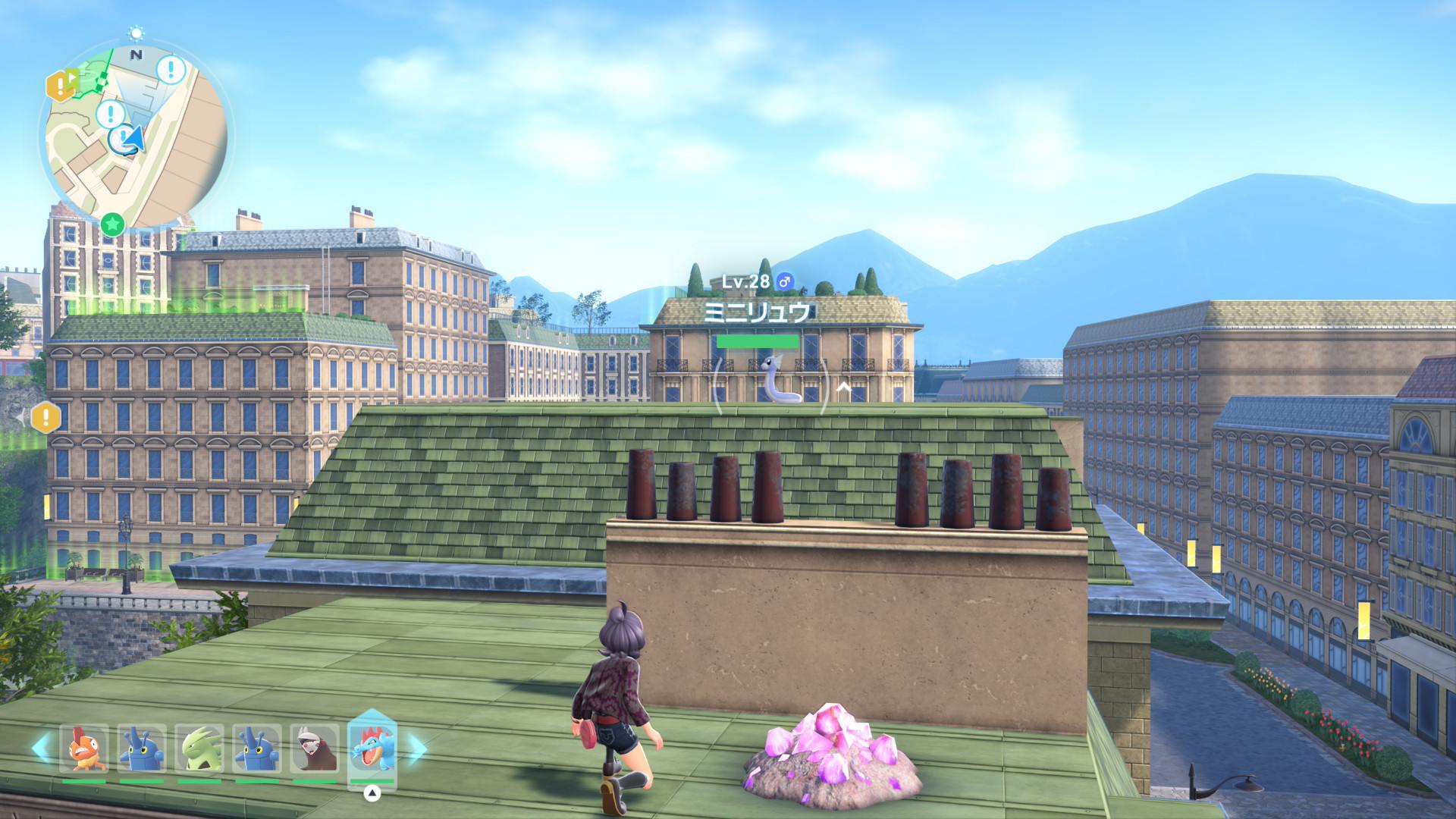The width and height of the screenshot is (1456, 819).
Task: Click the sun time-of-day icon above minimap
Action: pos(136,33)
